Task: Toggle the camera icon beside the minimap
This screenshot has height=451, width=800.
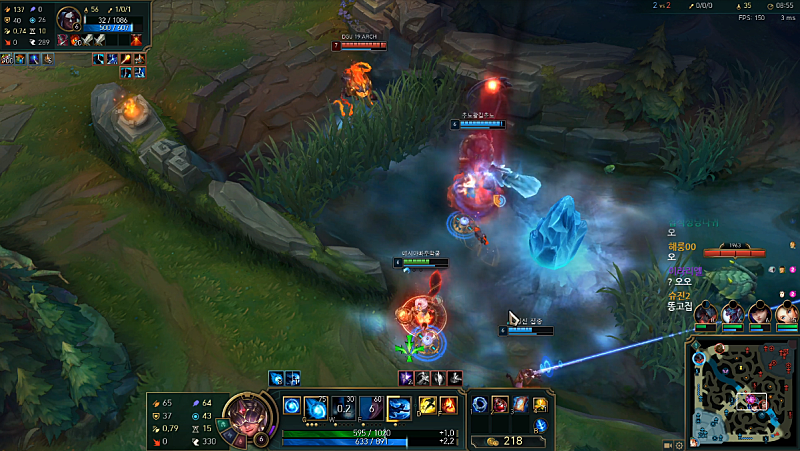Action: pyautogui.click(x=667, y=442)
